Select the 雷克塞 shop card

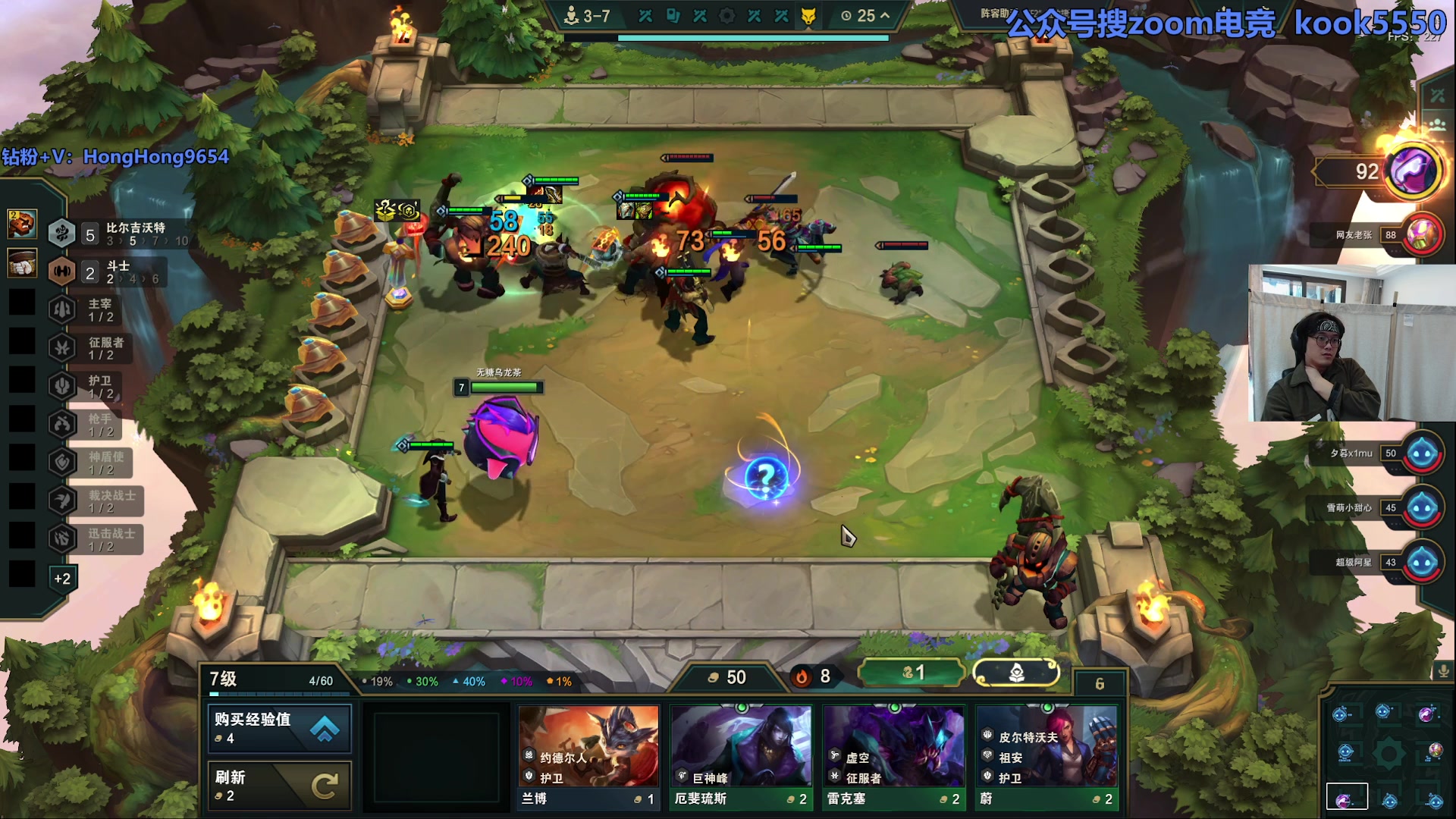tap(893, 757)
